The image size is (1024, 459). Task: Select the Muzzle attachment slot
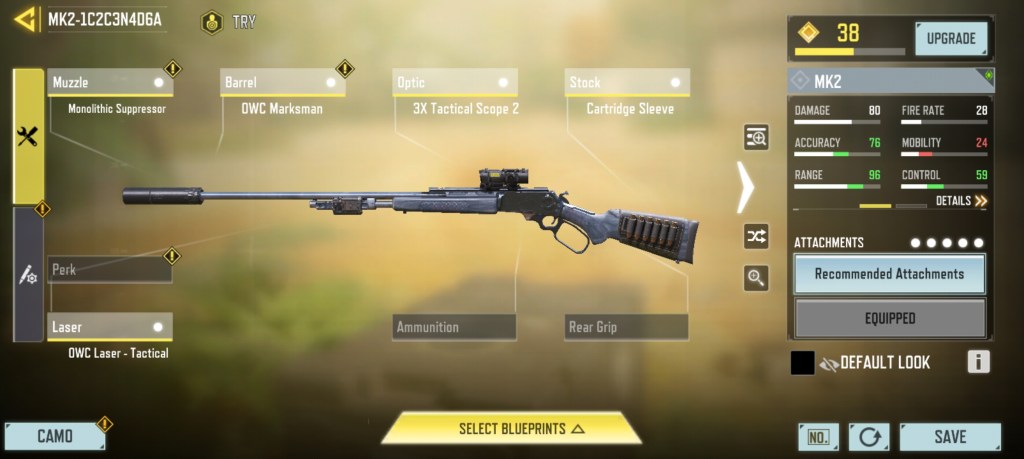109,82
